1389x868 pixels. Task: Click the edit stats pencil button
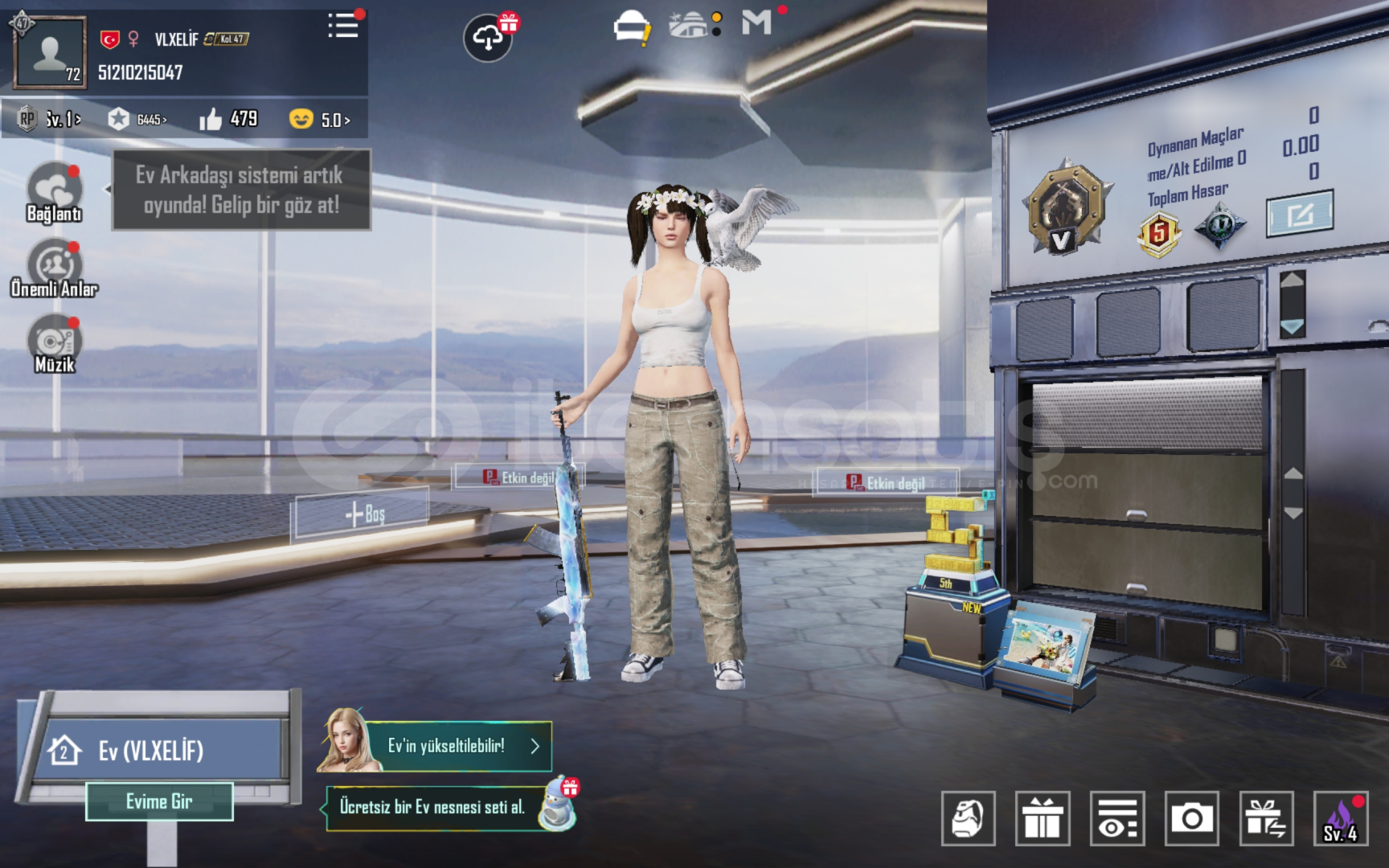[1300, 214]
